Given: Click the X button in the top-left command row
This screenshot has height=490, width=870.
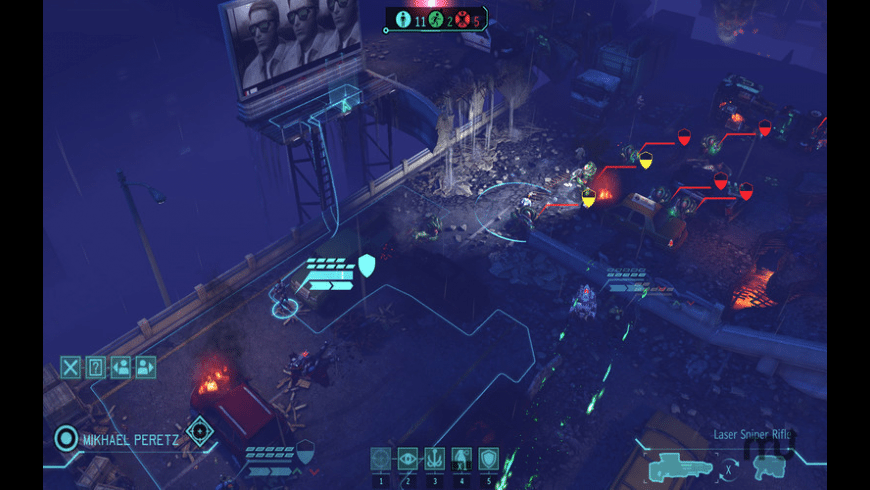Looking at the screenshot, I should (70, 367).
